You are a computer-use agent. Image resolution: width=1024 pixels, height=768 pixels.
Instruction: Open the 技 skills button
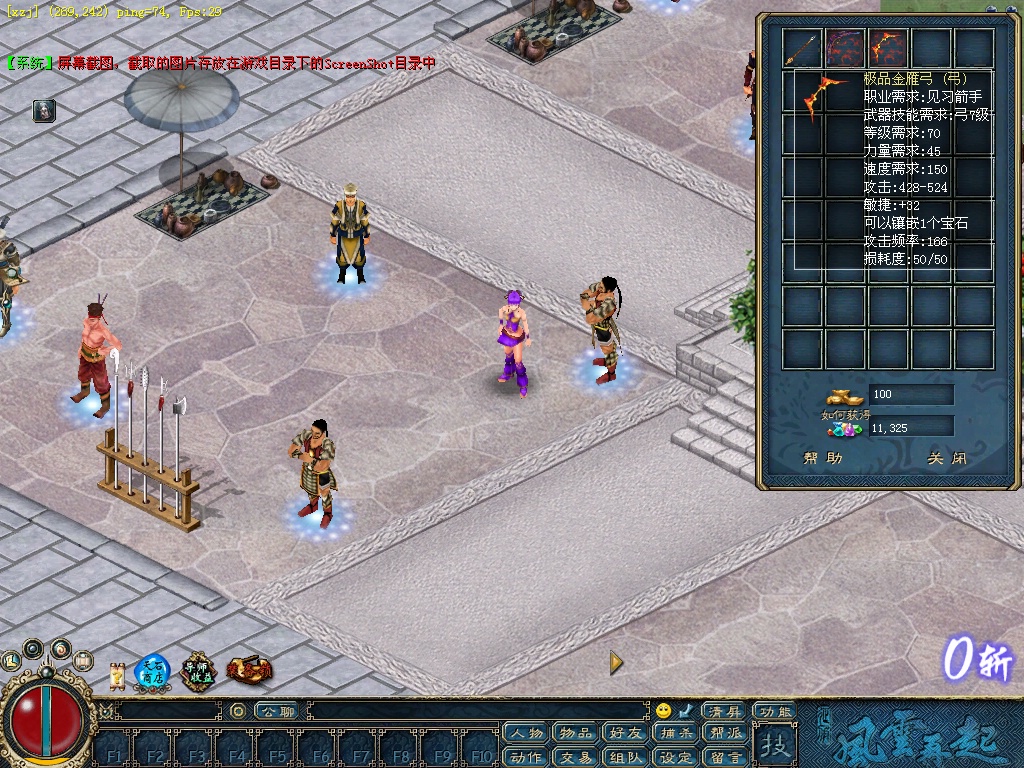point(774,745)
